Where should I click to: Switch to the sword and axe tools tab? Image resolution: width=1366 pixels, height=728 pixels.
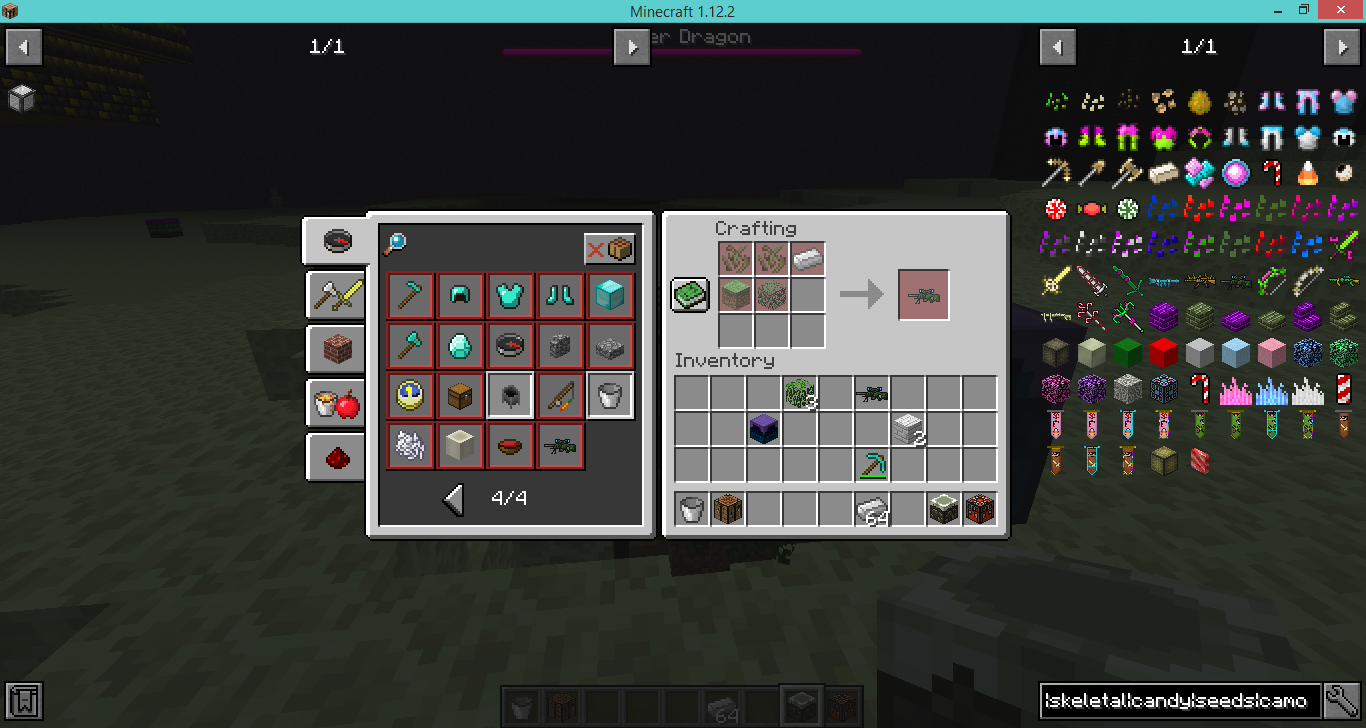coord(336,295)
